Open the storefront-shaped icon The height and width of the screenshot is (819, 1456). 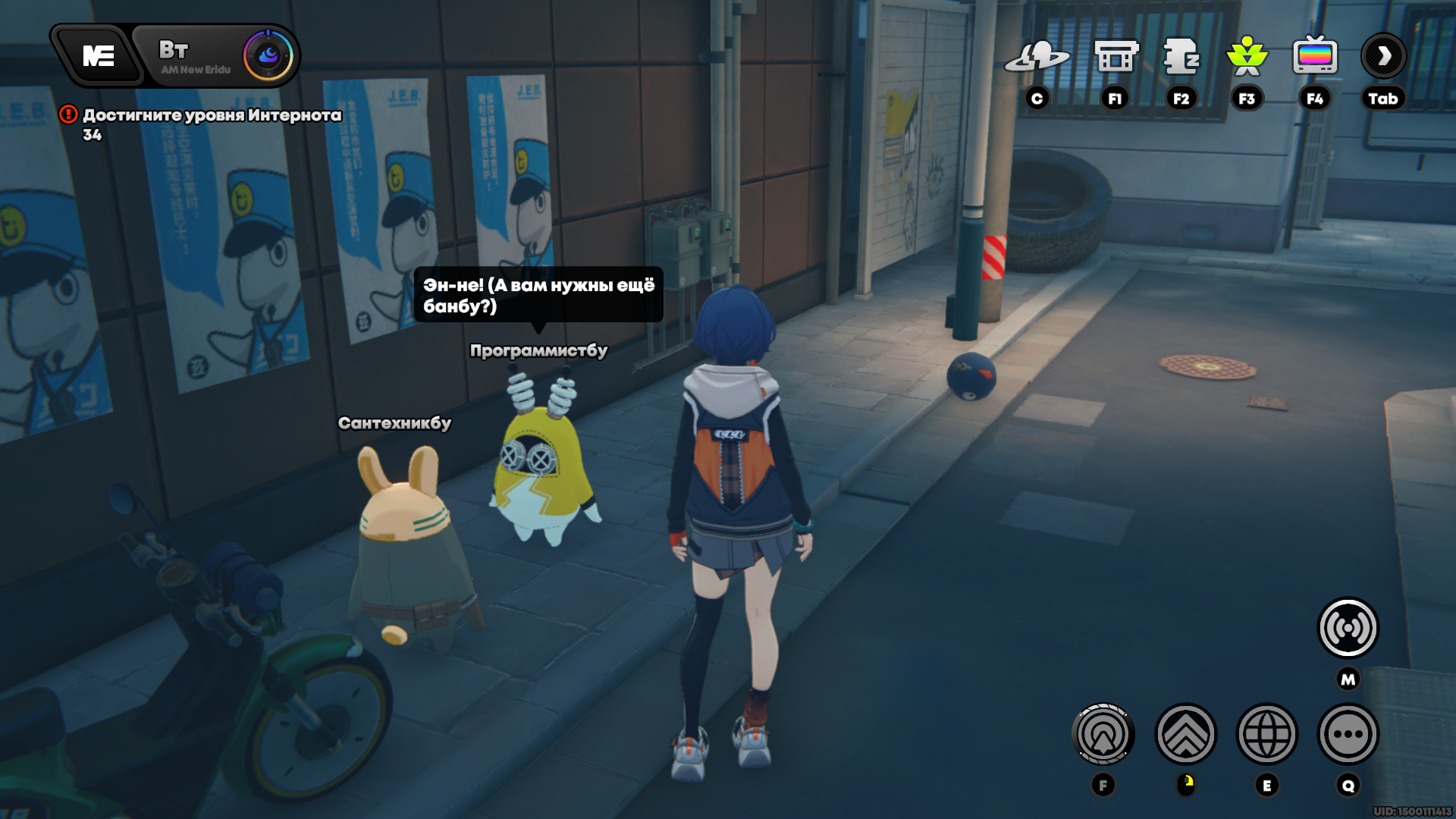click(x=1116, y=57)
